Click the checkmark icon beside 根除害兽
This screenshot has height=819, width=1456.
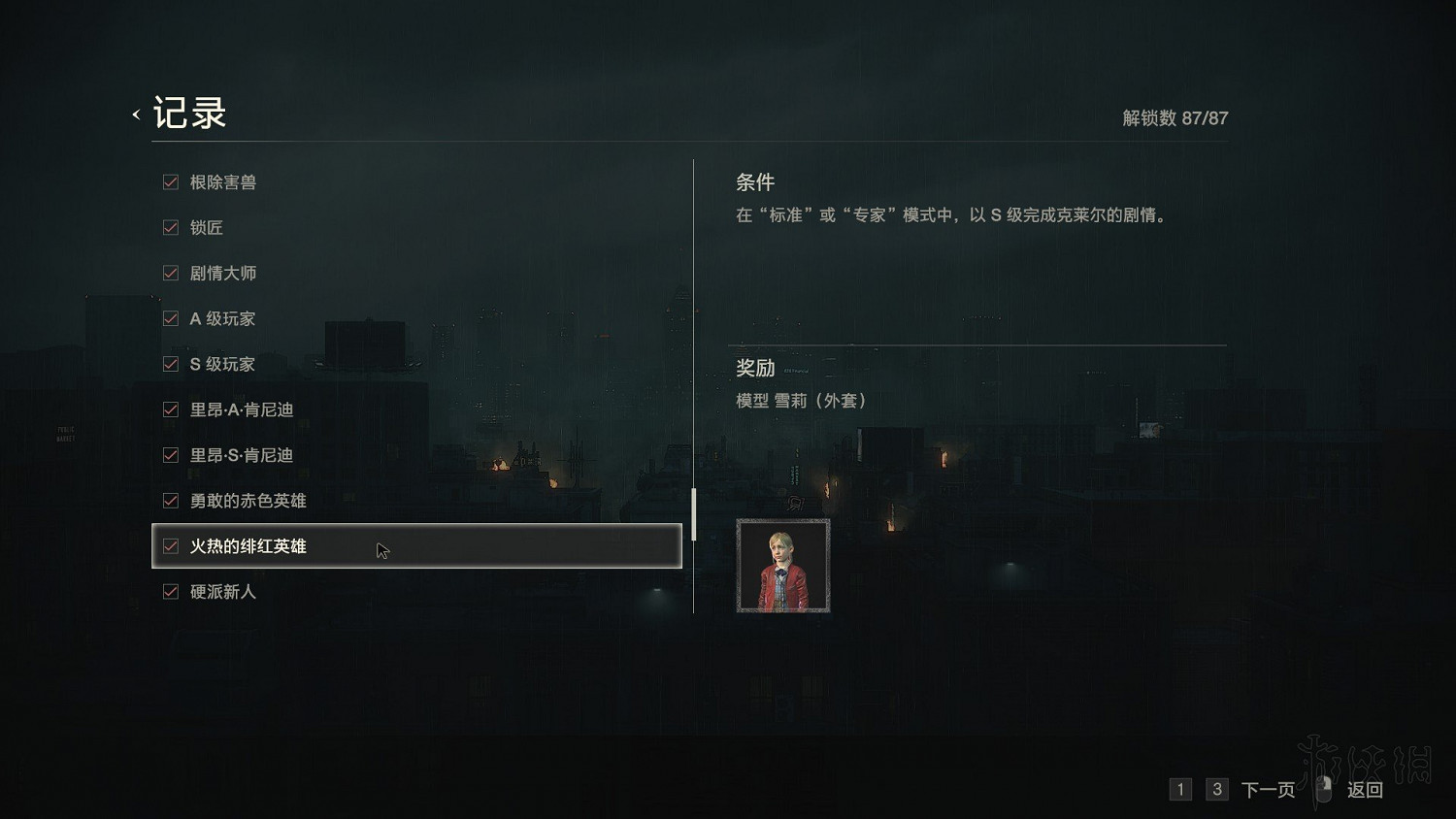coord(171,181)
